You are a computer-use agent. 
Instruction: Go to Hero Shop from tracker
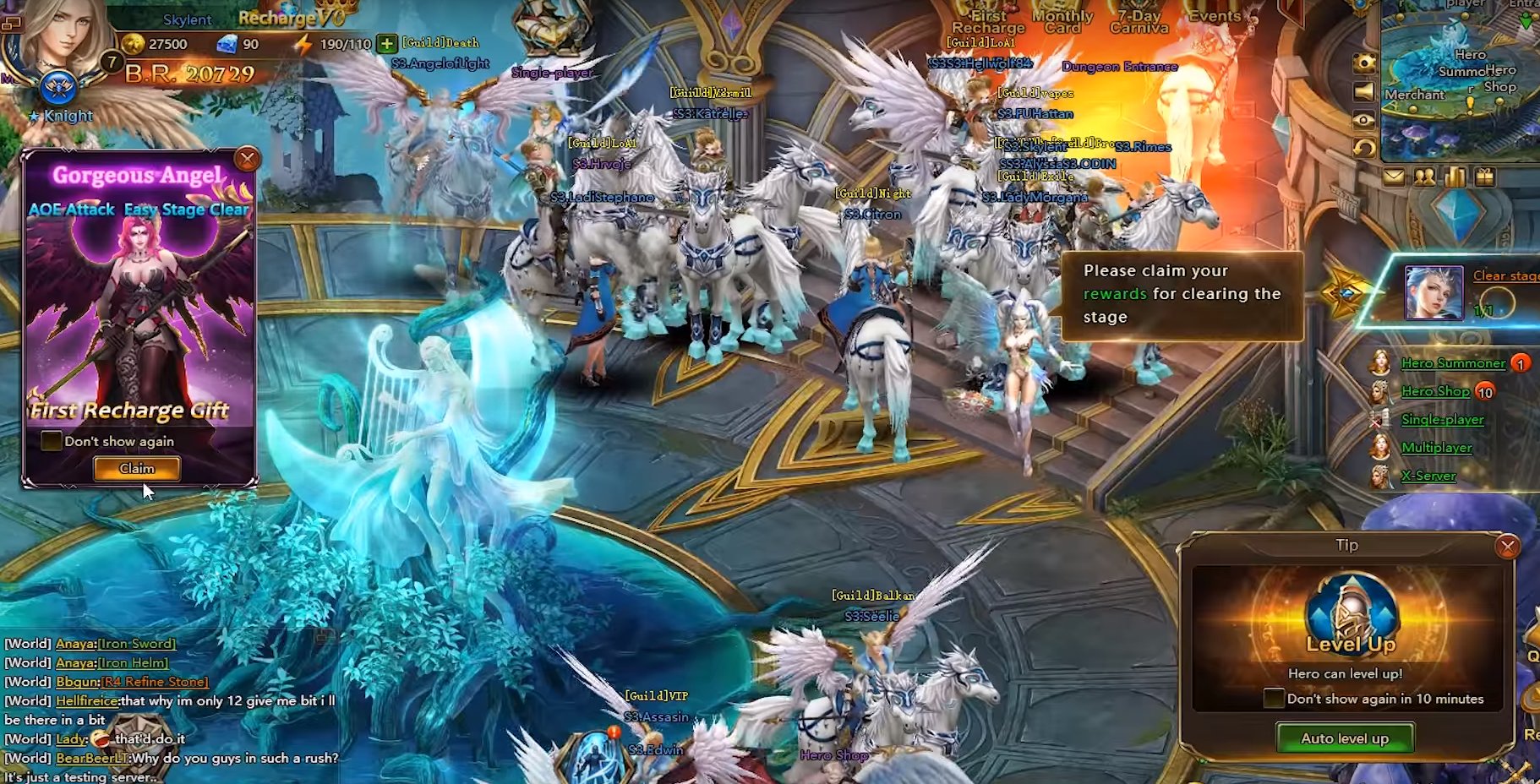(x=1435, y=391)
